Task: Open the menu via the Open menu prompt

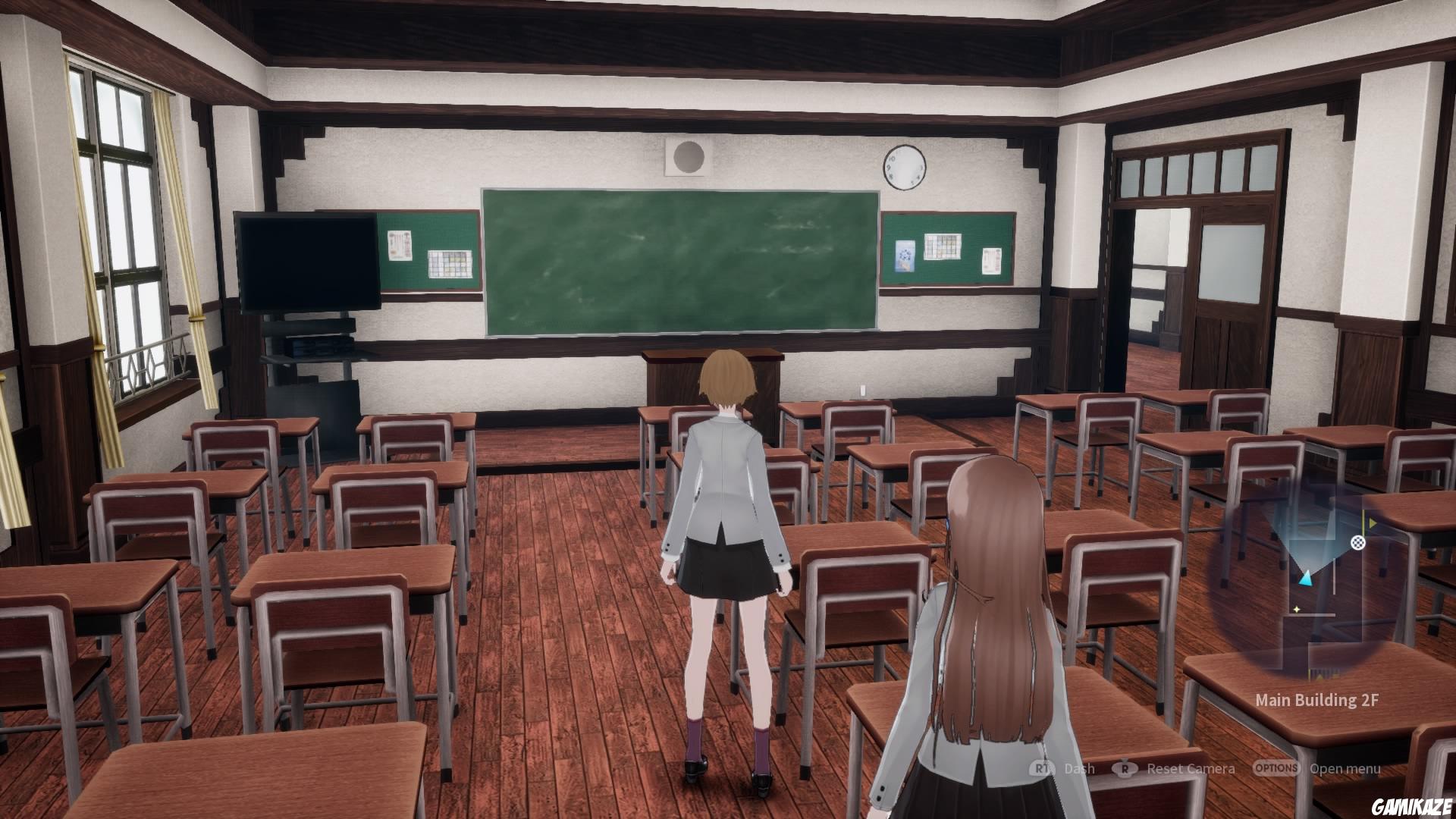Action: pyautogui.click(x=1345, y=768)
